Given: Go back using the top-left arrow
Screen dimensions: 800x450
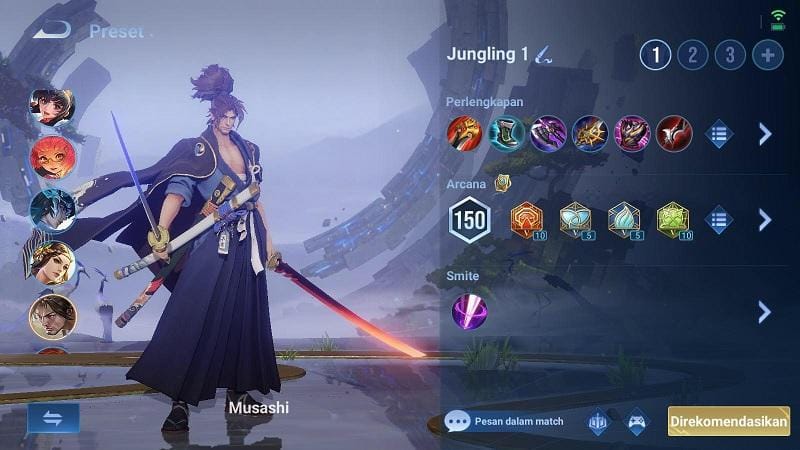Looking at the screenshot, I should point(51,30).
